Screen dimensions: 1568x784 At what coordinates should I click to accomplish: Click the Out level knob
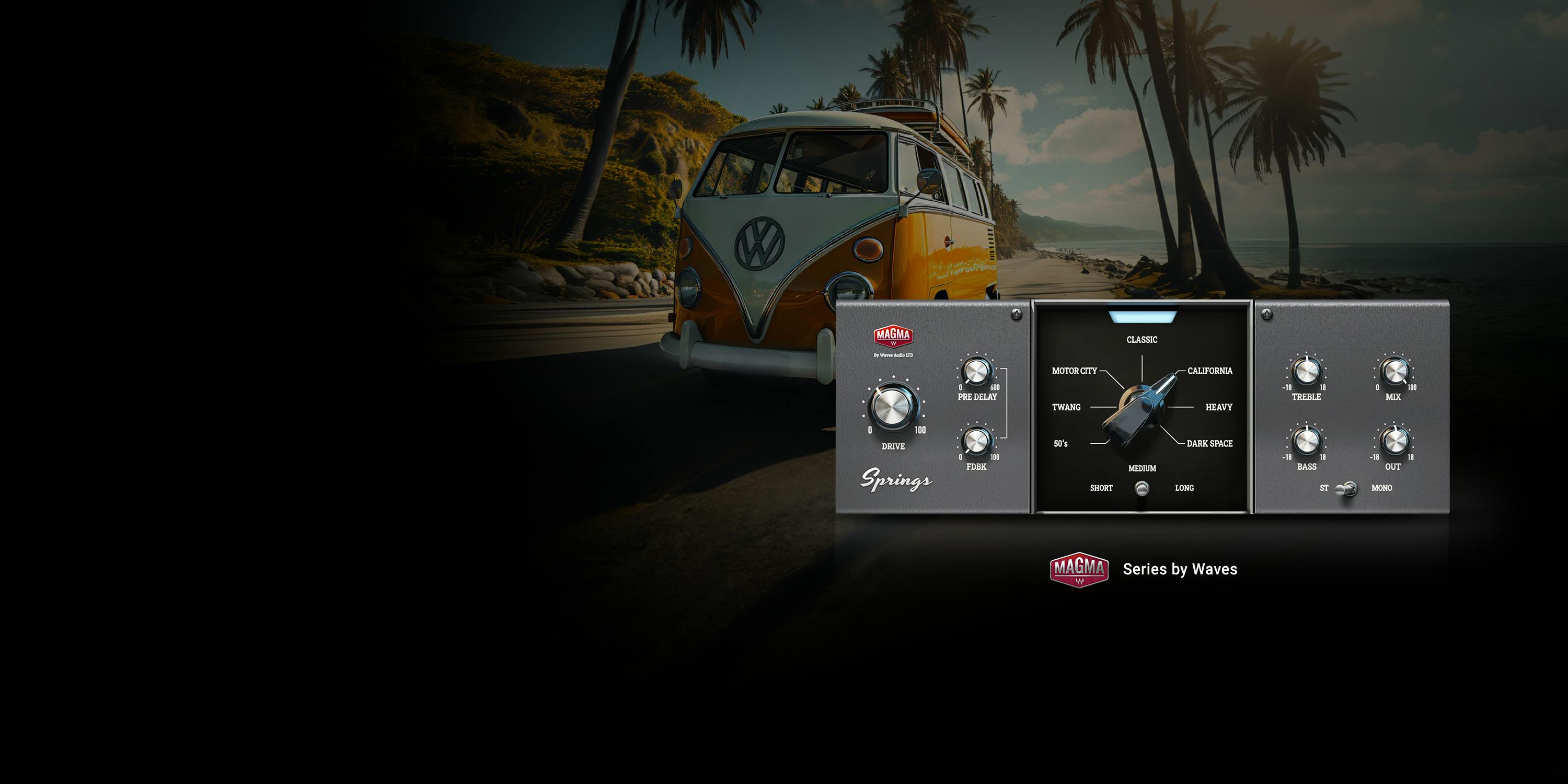pyautogui.click(x=1394, y=441)
